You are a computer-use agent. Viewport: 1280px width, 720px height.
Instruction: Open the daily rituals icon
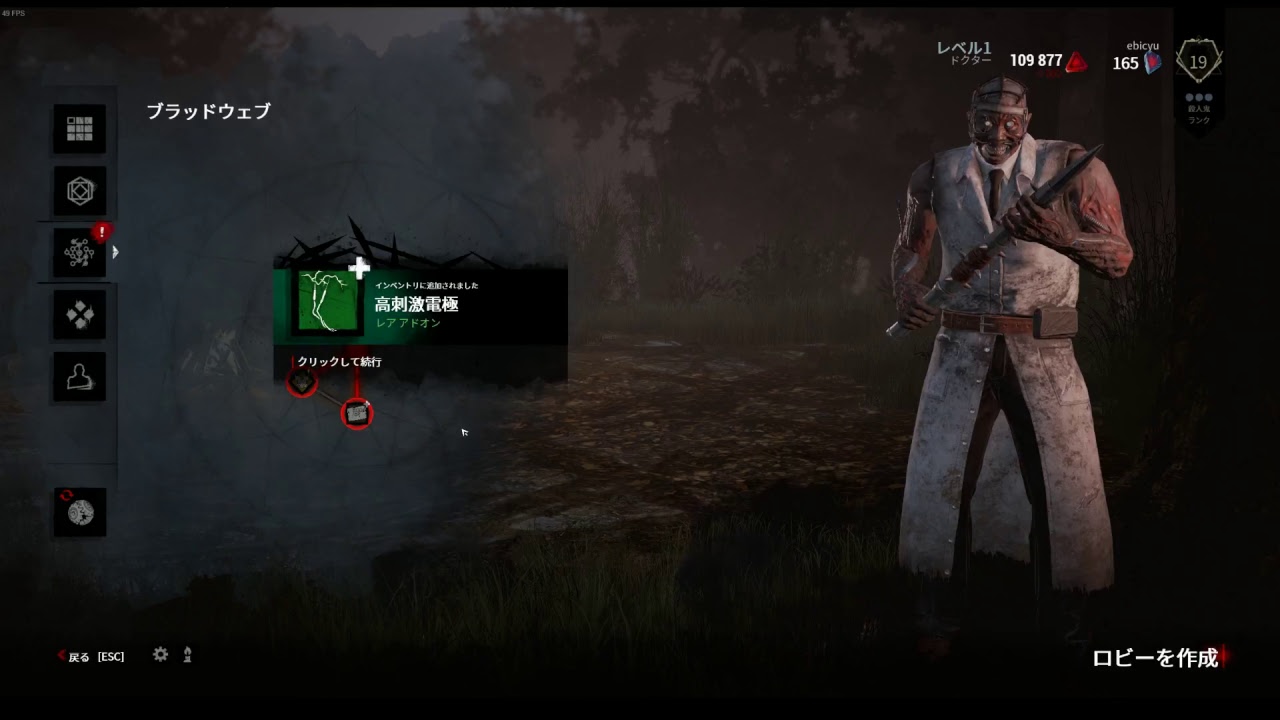(x=80, y=512)
